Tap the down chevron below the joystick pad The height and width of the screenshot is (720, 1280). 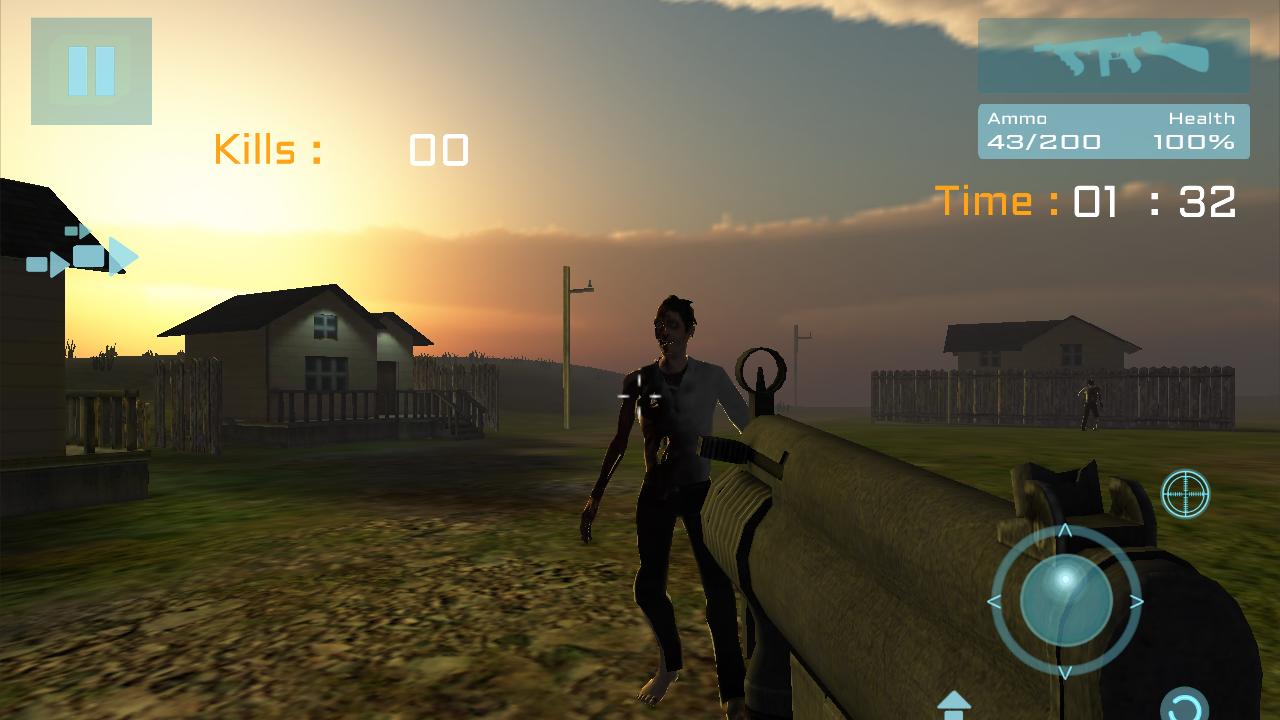[1066, 673]
